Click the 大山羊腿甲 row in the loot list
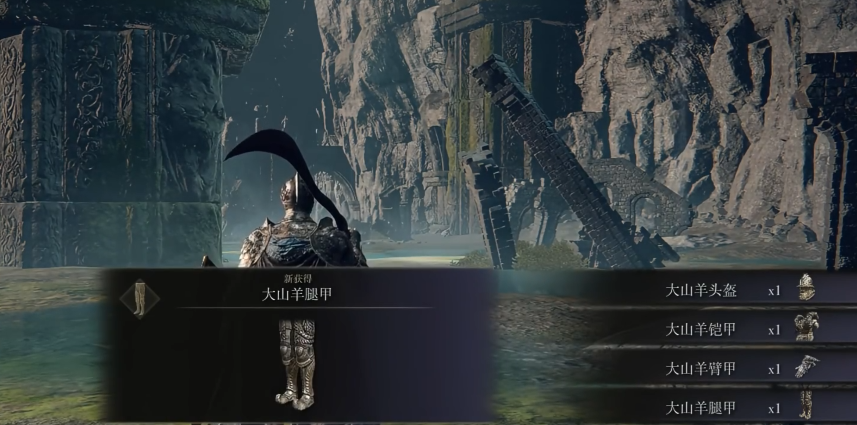The image size is (857, 425). pyautogui.click(x=720, y=407)
